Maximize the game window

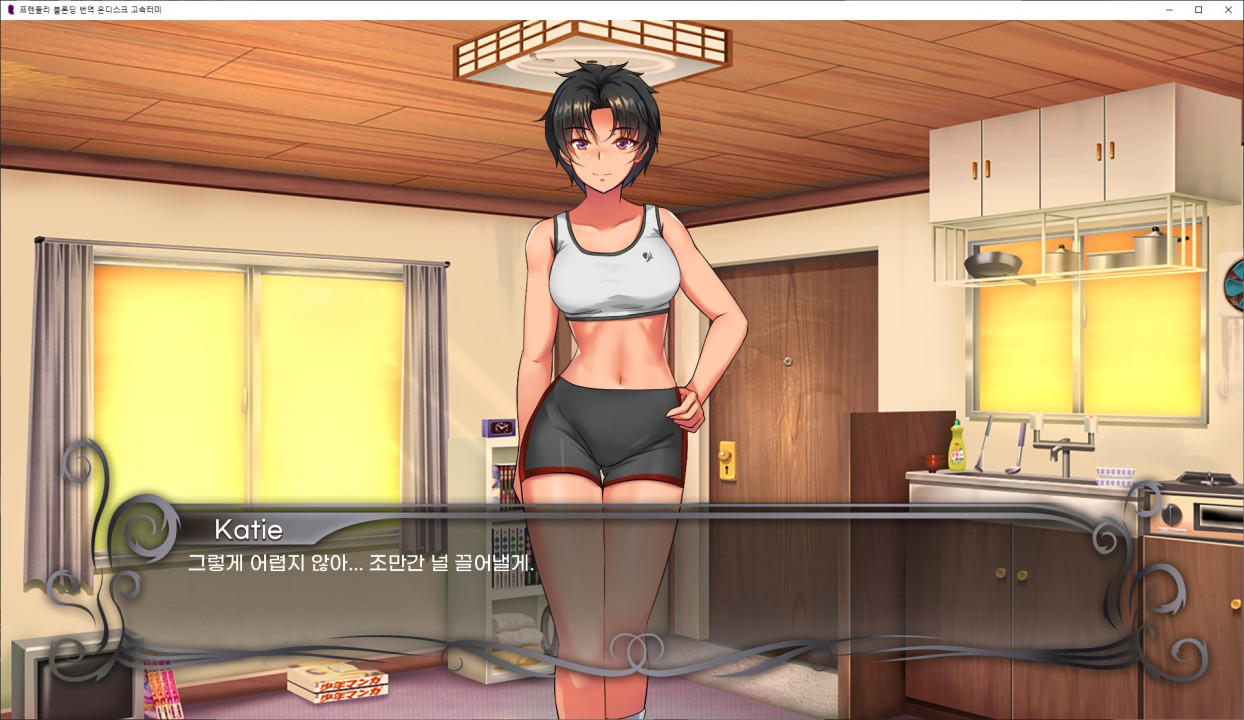1198,10
